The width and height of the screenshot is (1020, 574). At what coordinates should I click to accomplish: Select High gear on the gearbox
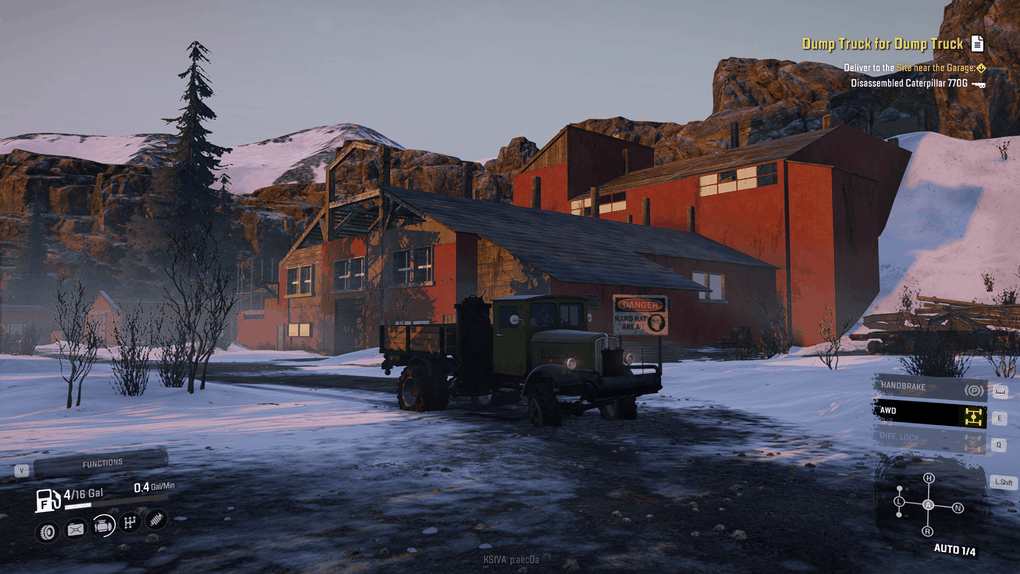point(928,479)
